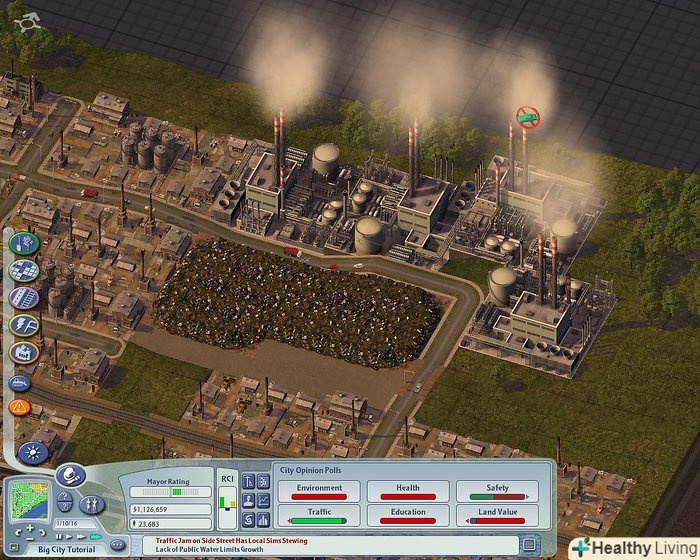
Task: Open the civic buildings menu
Action: [23, 352]
